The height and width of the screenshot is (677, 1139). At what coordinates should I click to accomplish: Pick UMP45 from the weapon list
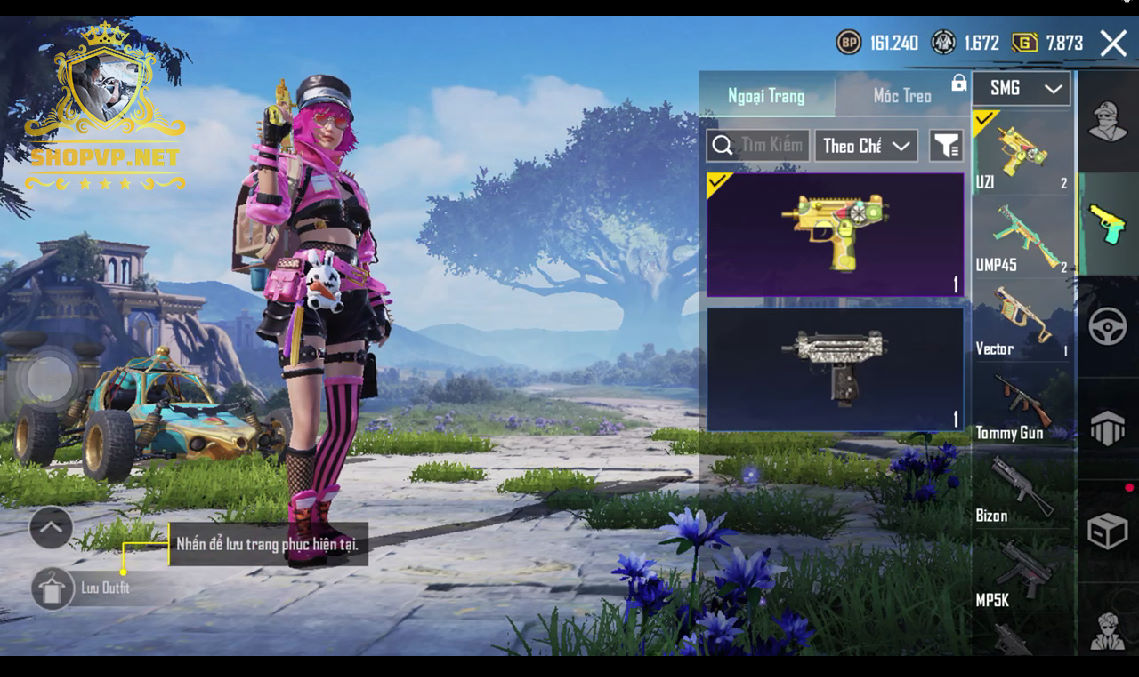(1022, 237)
